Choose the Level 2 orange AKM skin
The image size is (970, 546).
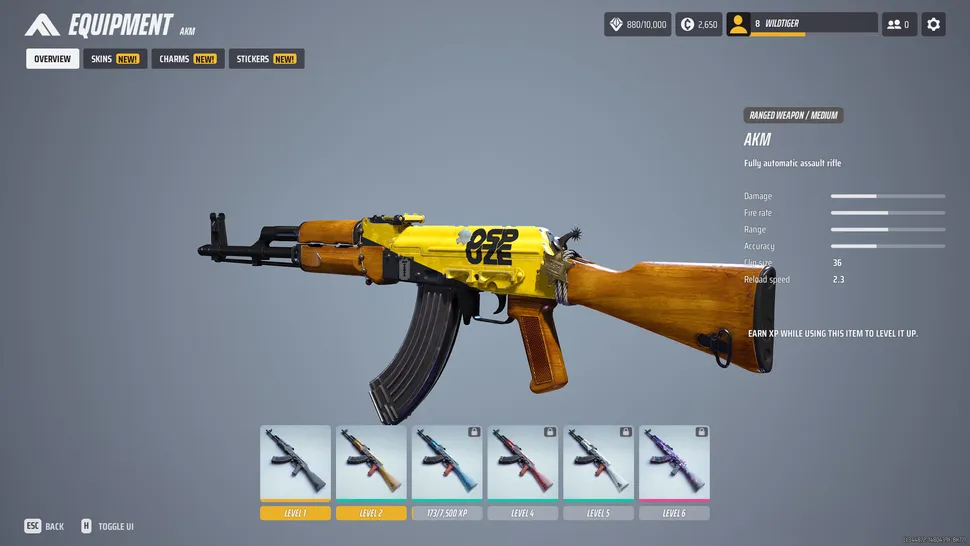coord(371,463)
